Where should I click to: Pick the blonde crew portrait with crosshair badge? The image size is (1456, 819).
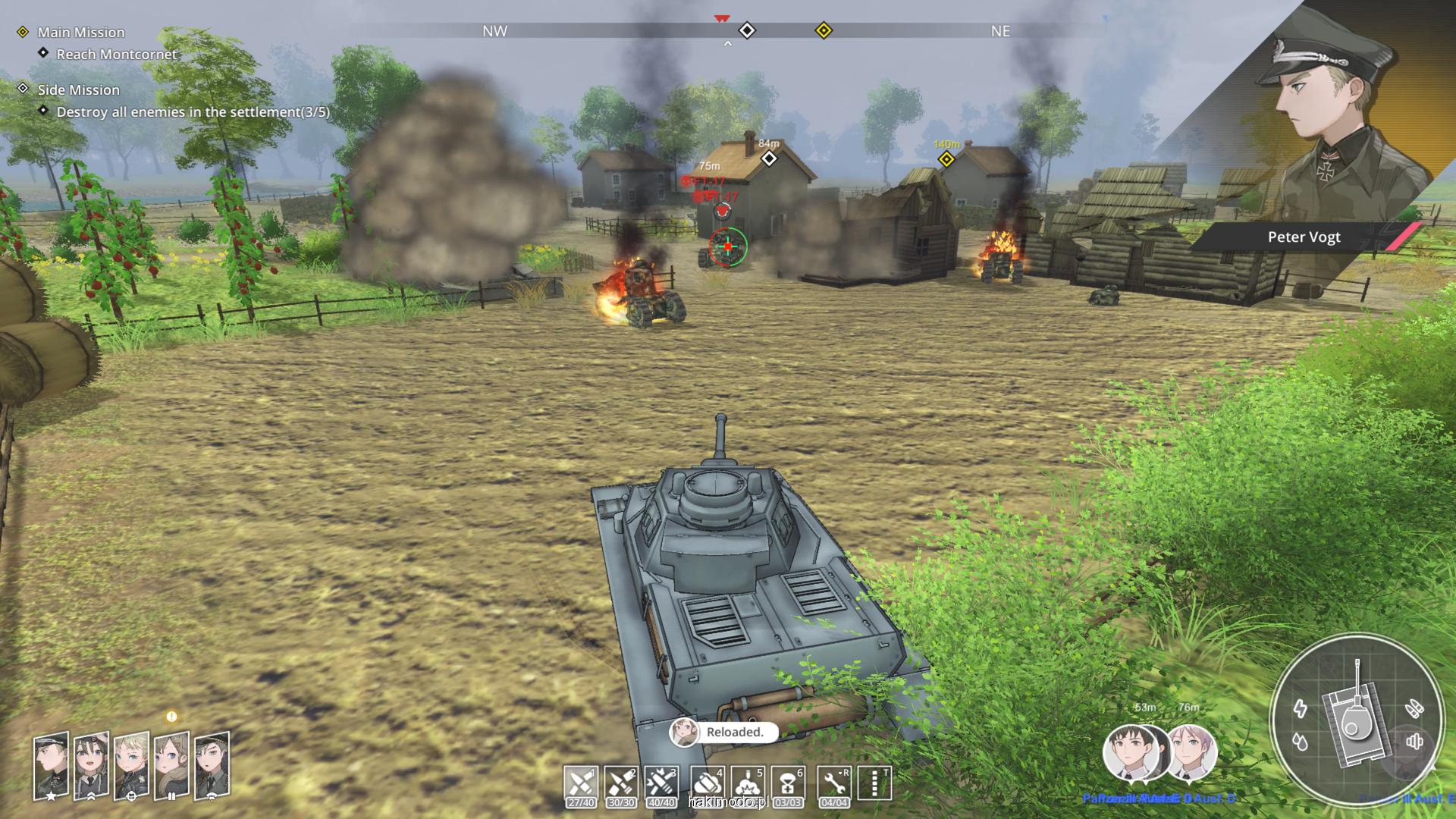point(132,764)
